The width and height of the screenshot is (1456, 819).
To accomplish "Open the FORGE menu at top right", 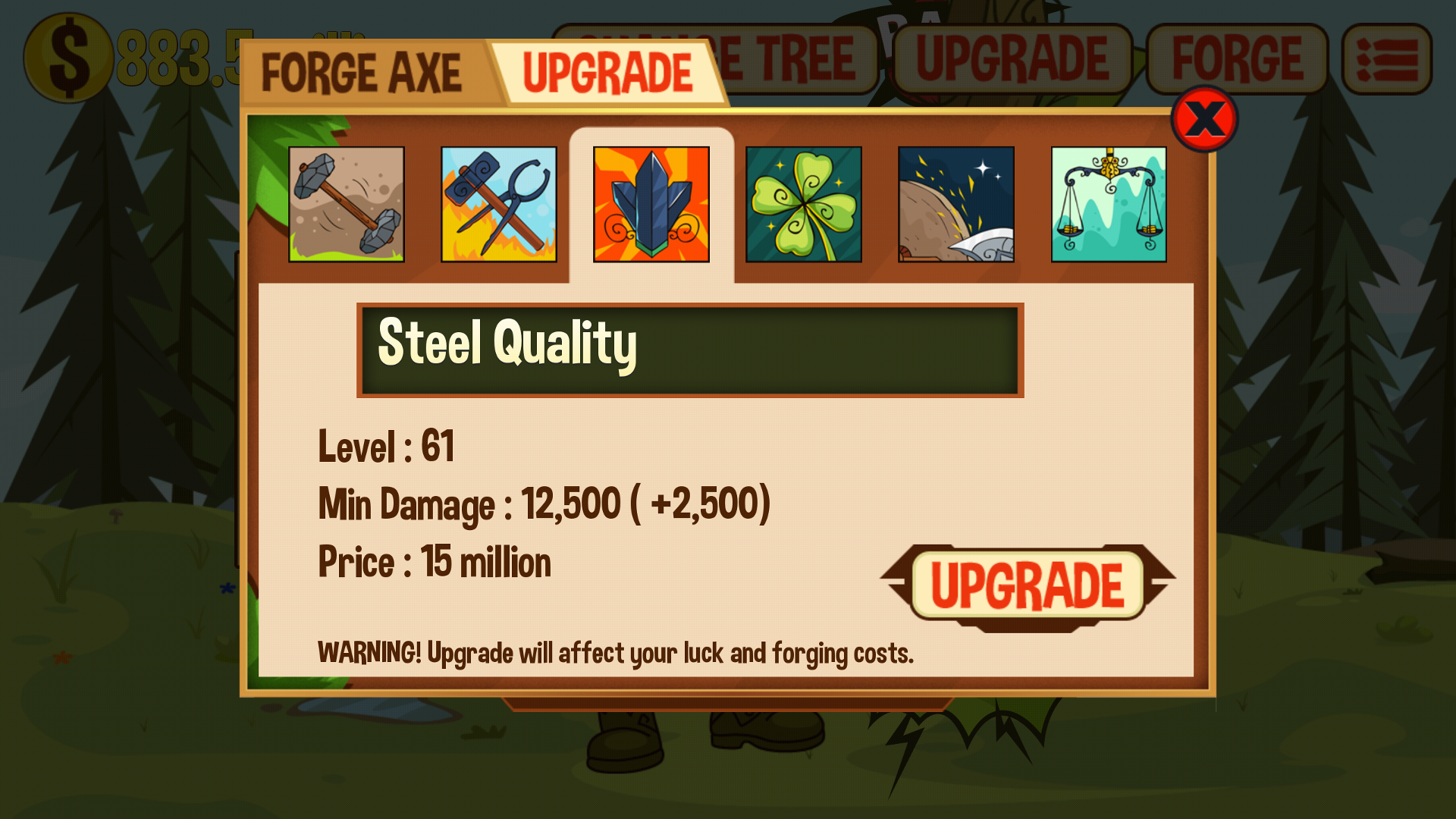I will [1238, 57].
